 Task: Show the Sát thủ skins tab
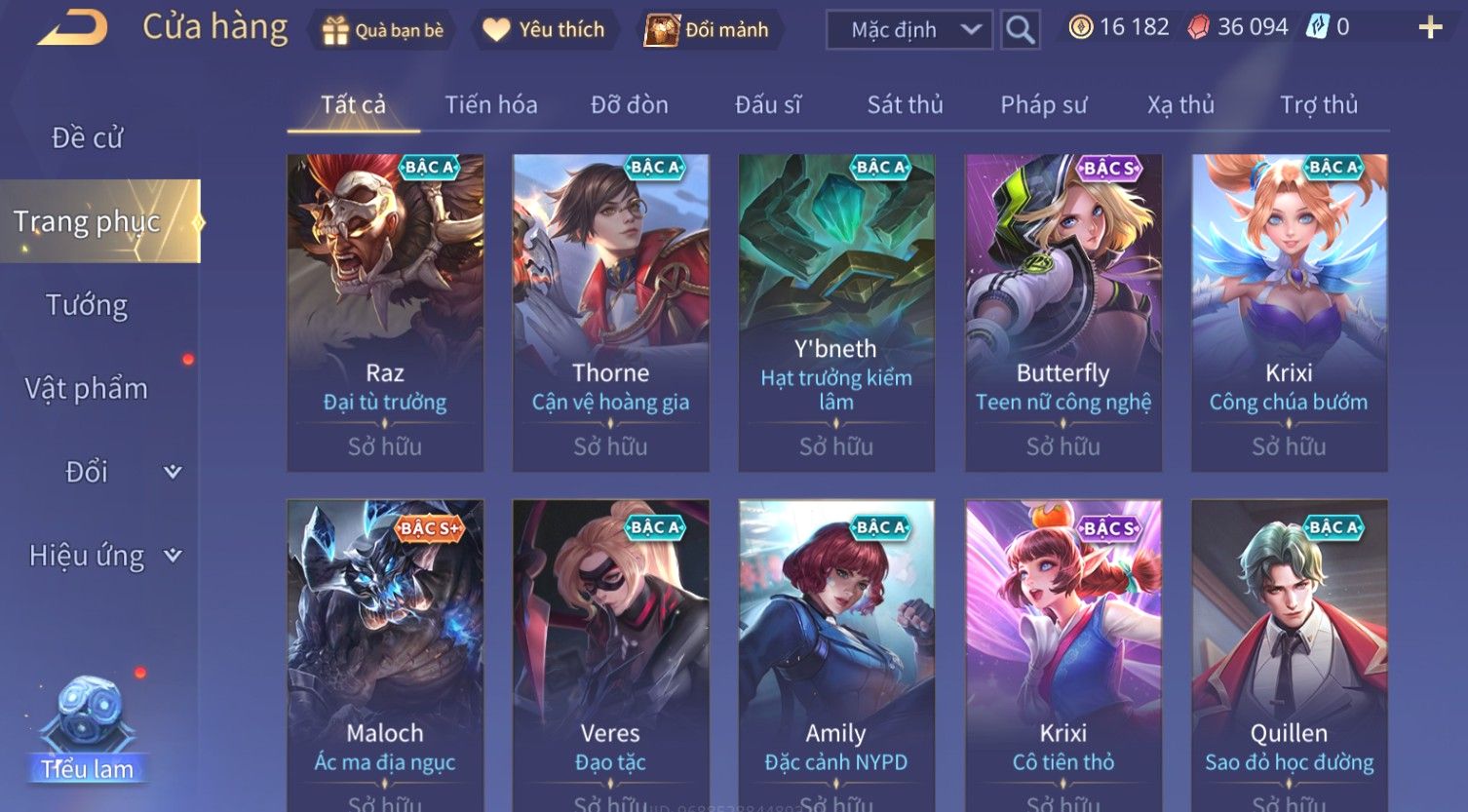tap(906, 104)
